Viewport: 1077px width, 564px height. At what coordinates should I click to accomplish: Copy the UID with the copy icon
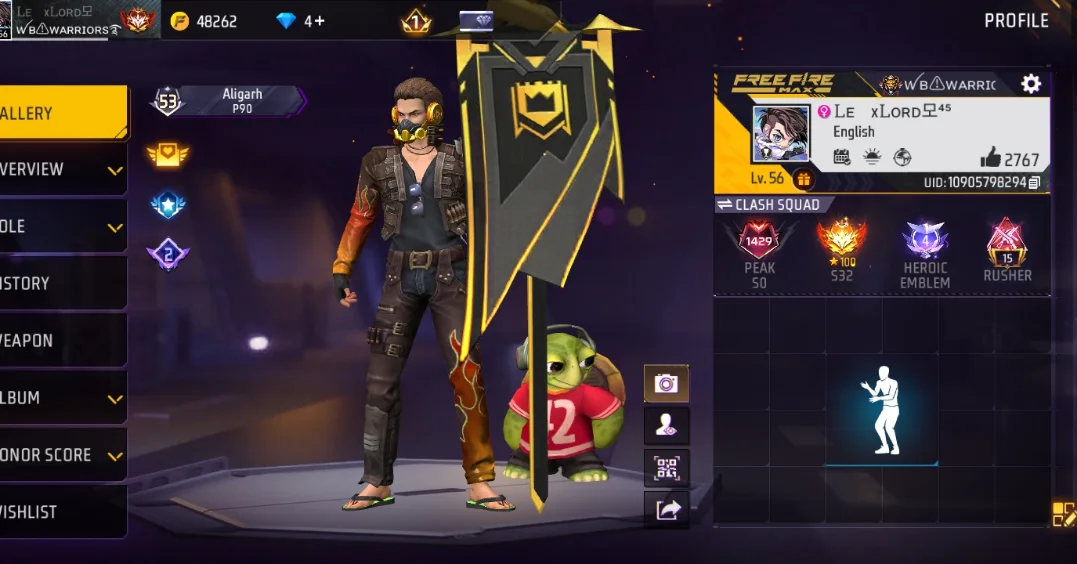tap(1034, 182)
